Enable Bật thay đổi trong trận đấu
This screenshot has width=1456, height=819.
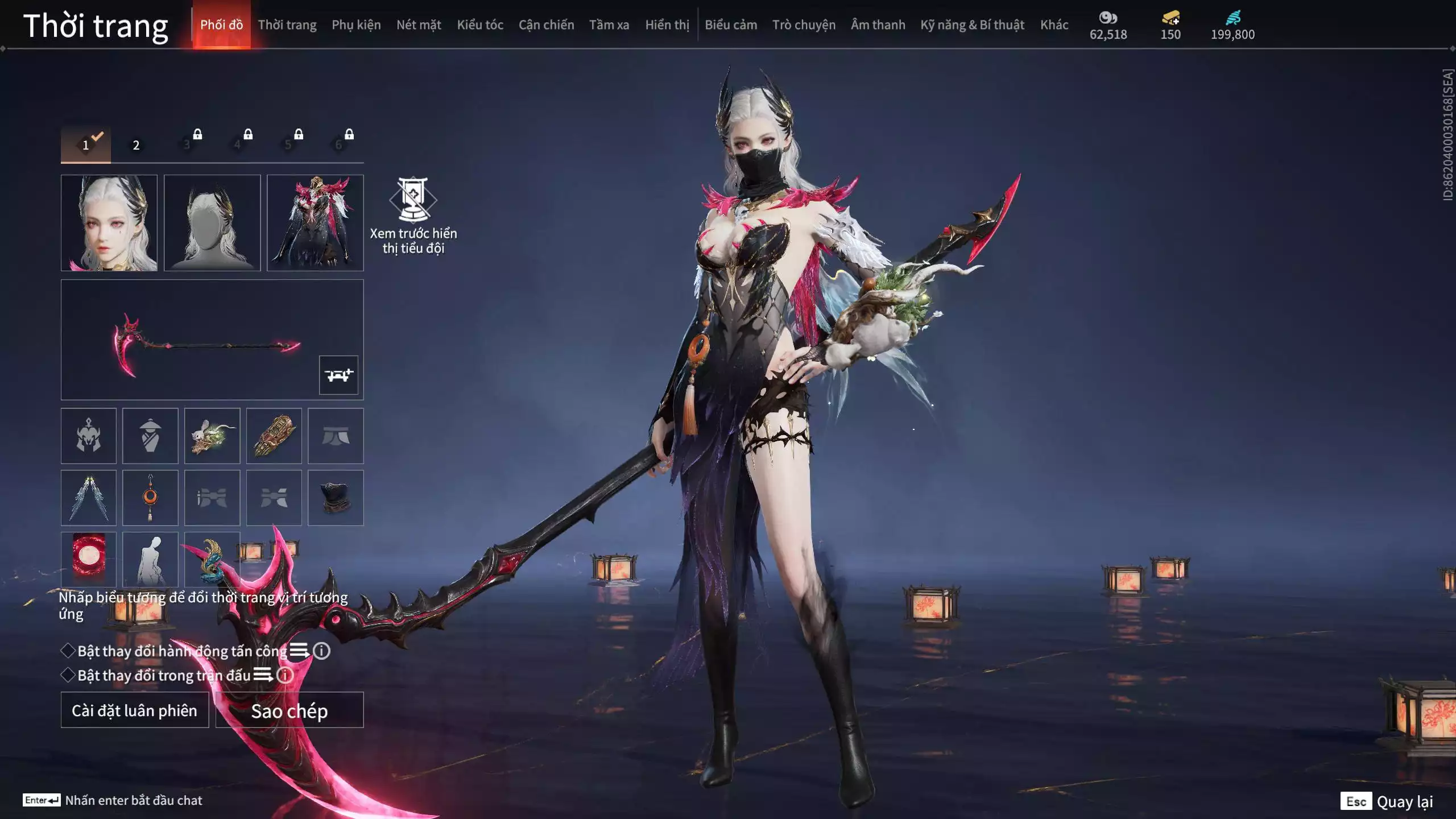click(68, 675)
